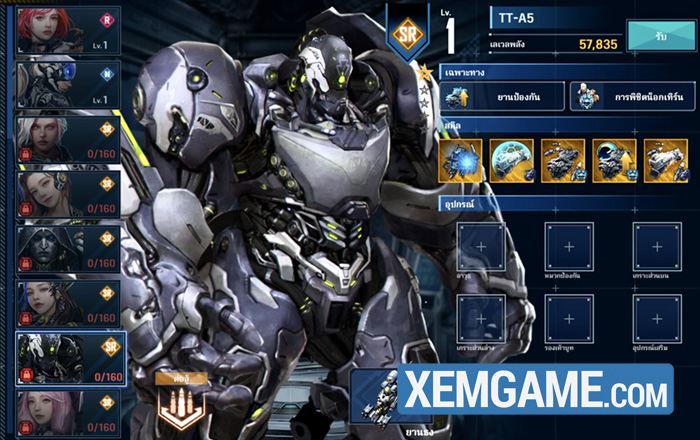Open the การพิชิตน็อกเทิร์น specialty button
The image size is (700, 440).
[628, 96]
